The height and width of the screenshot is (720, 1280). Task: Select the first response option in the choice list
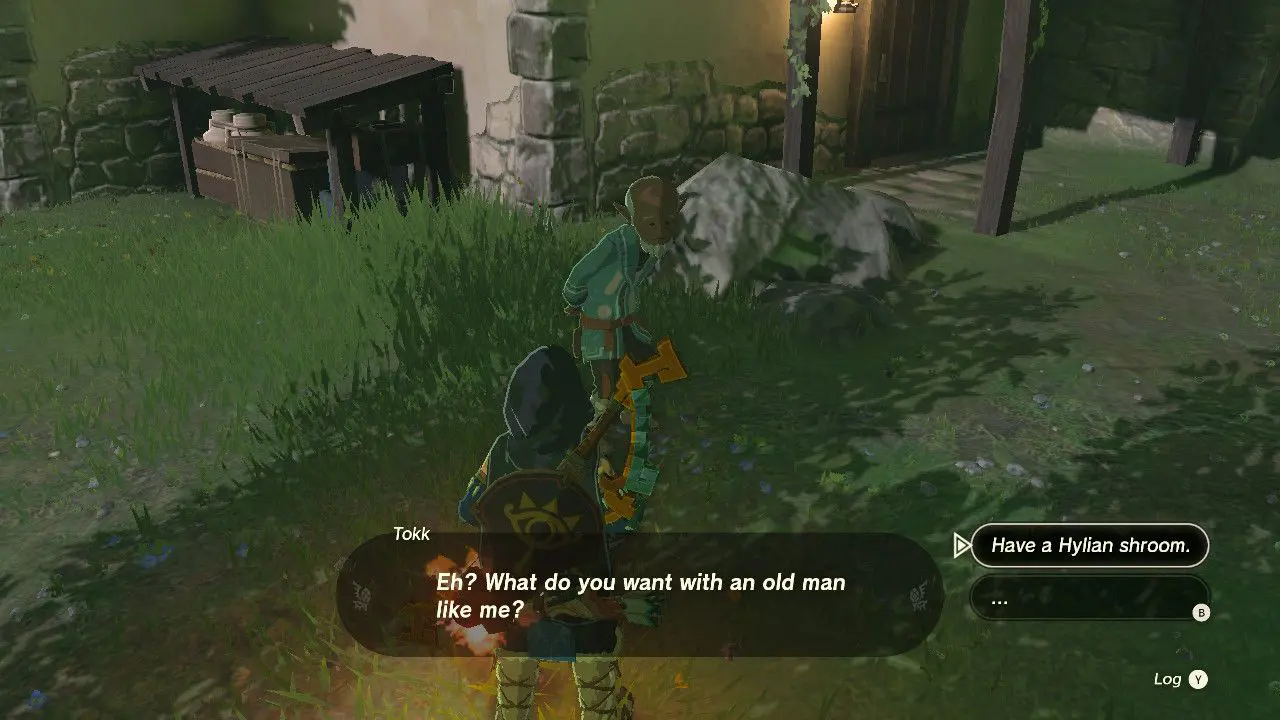point(1088,546)
